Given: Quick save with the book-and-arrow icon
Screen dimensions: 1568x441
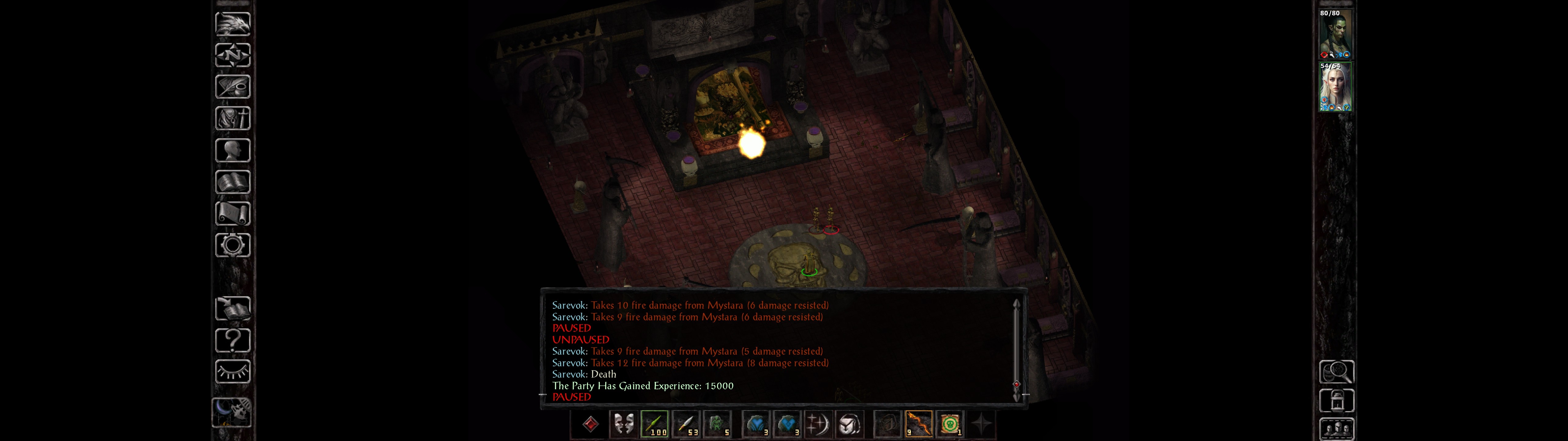Looking at the screenshot, I should [x=232, y=309].
